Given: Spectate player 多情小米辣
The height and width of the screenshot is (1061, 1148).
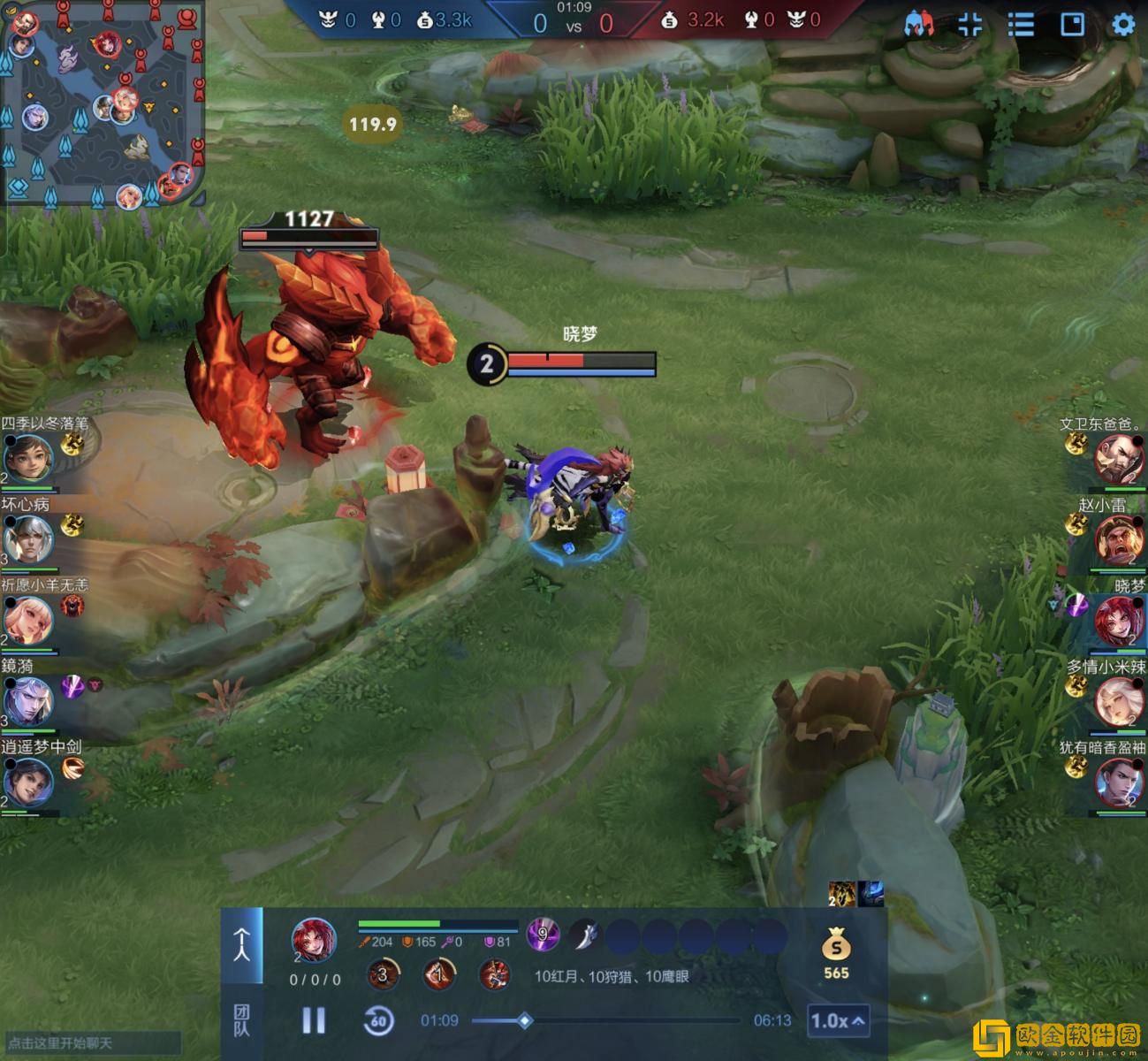Looking at the screenshot, I should tap(1119, 701).
